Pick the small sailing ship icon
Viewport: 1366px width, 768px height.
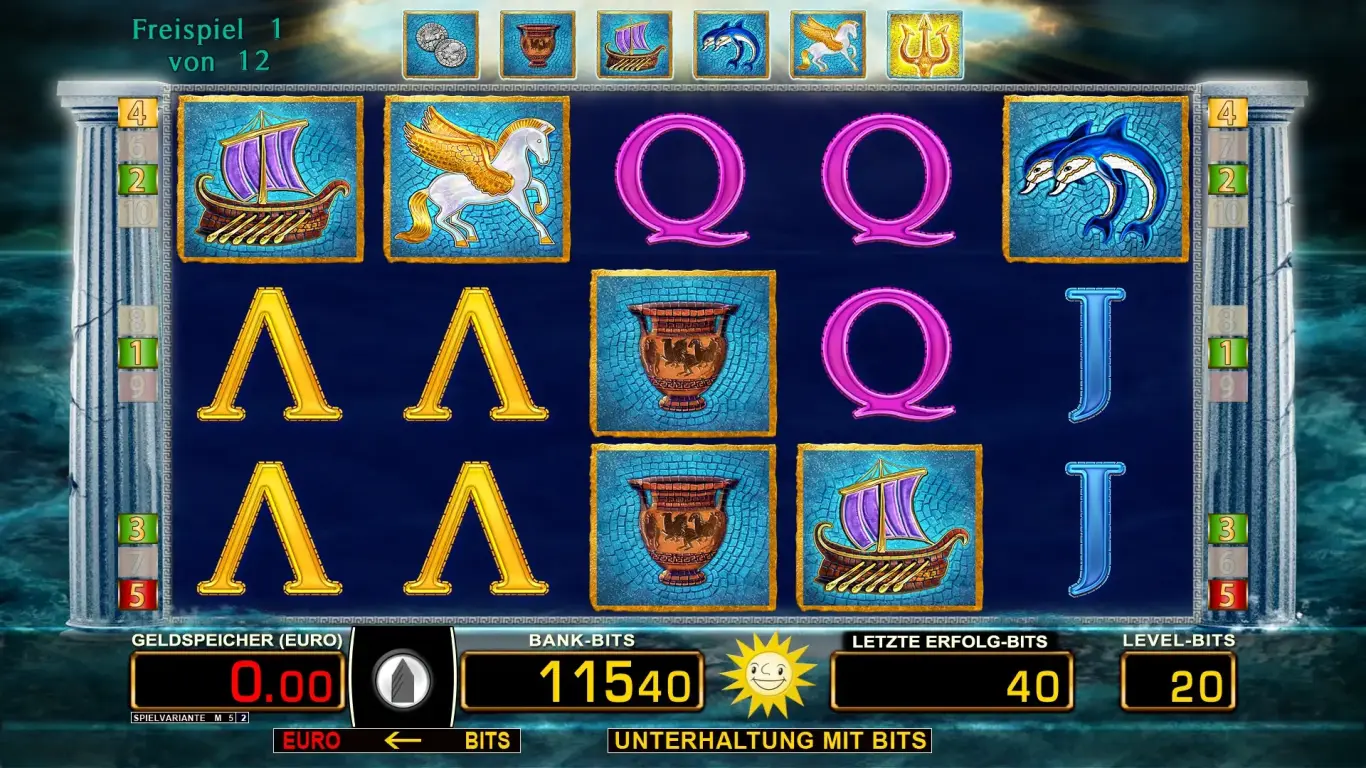coord(634,45)
